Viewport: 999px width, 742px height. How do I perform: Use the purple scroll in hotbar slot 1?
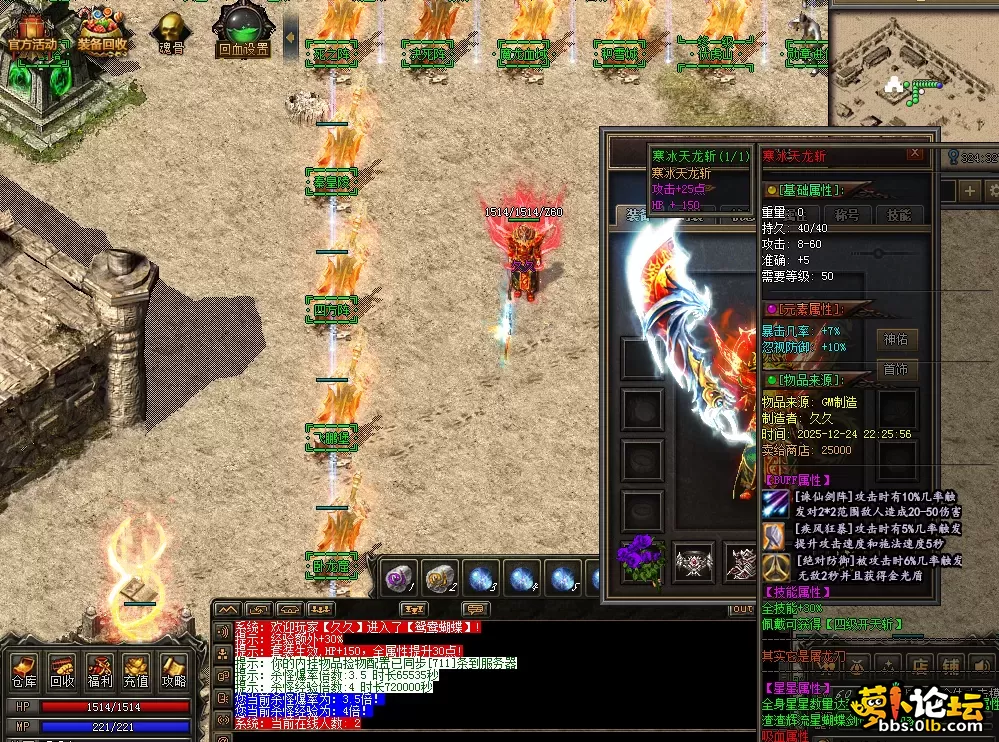tap(399, 576)
